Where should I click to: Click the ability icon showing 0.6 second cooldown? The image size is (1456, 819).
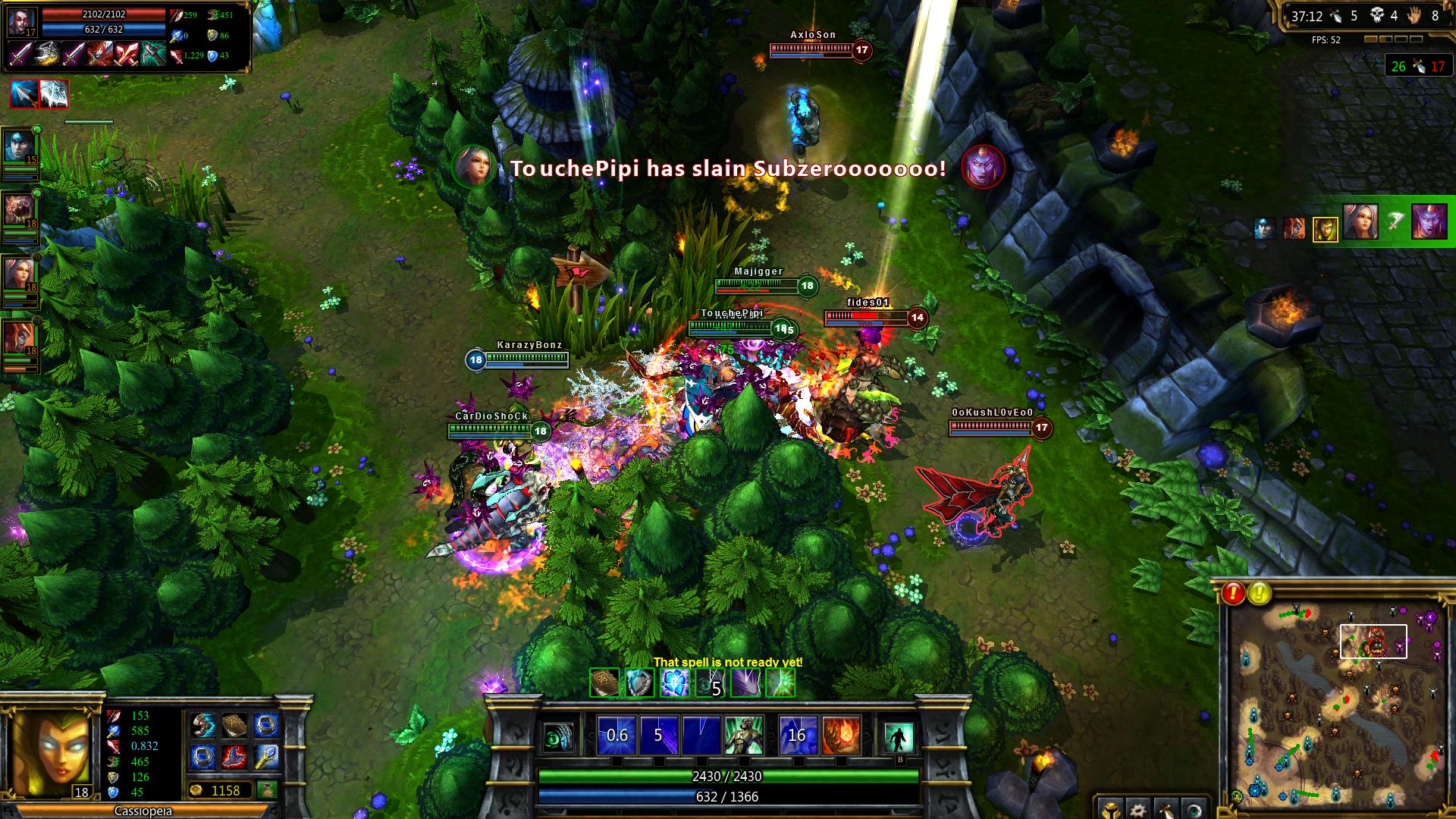(x=616, y=736)
